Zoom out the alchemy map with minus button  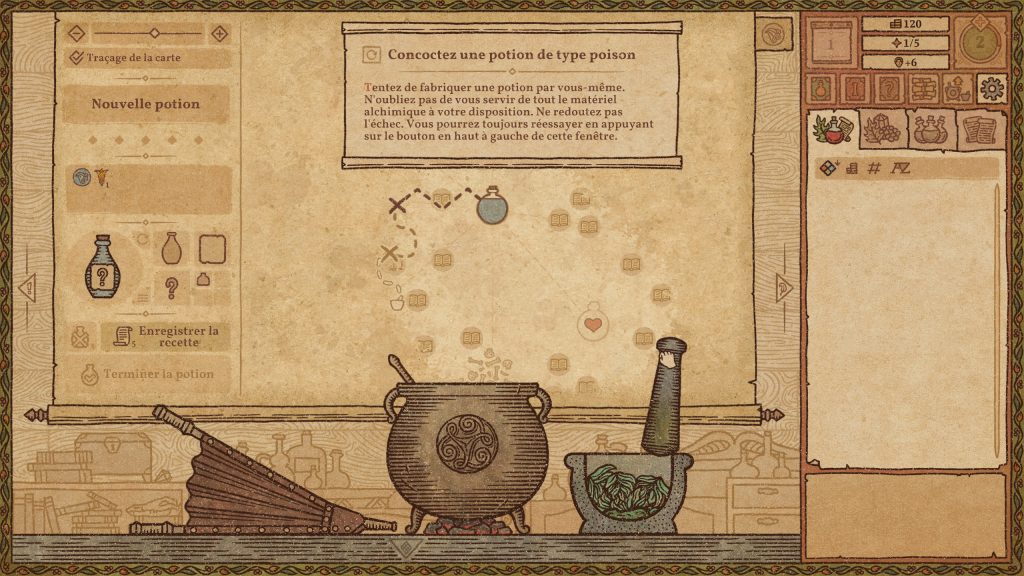pos(77,33)
